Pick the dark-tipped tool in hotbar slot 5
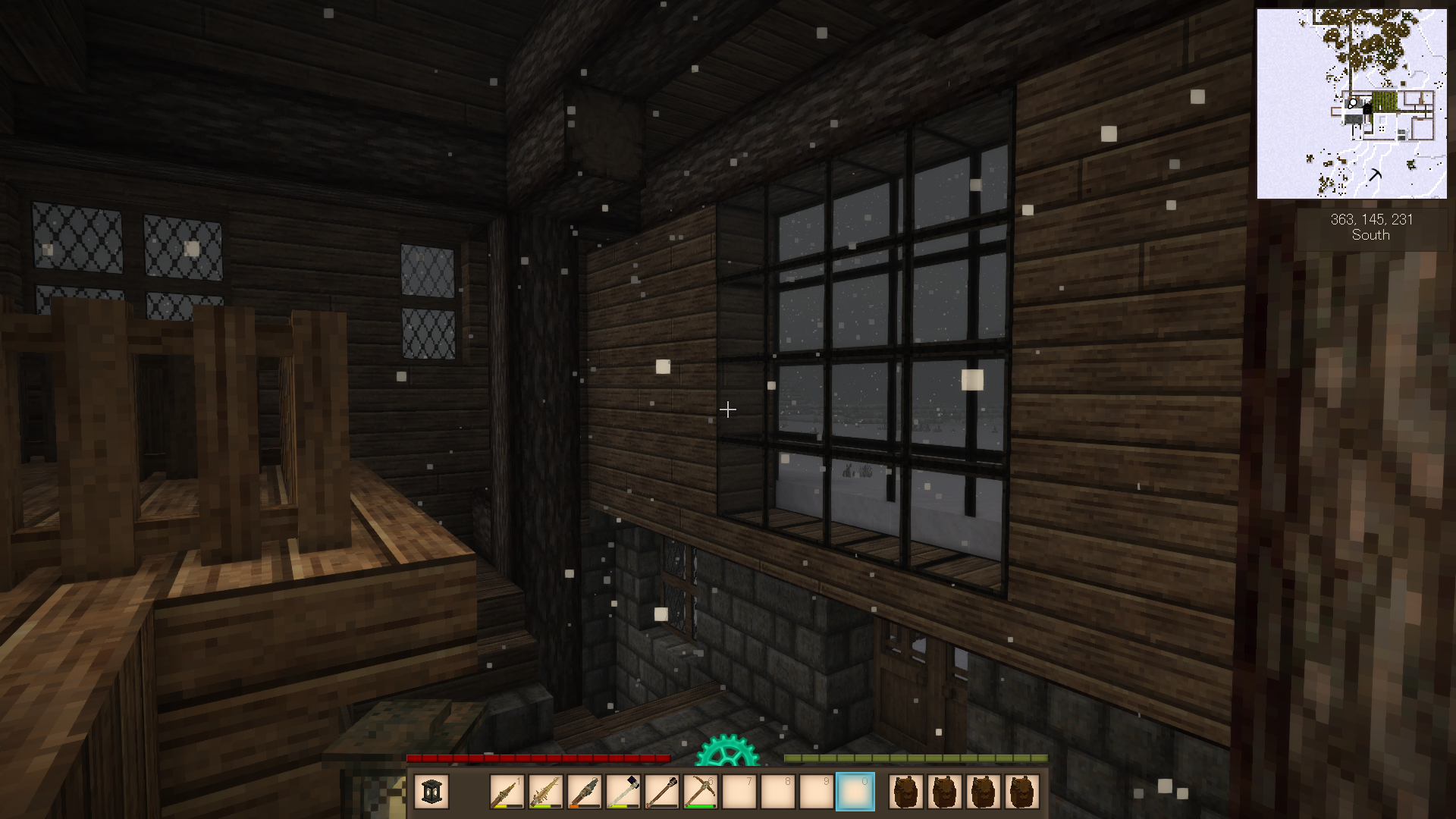This screenshot has width=1456, height=819. pyautogui.click(x=661, y=792)
